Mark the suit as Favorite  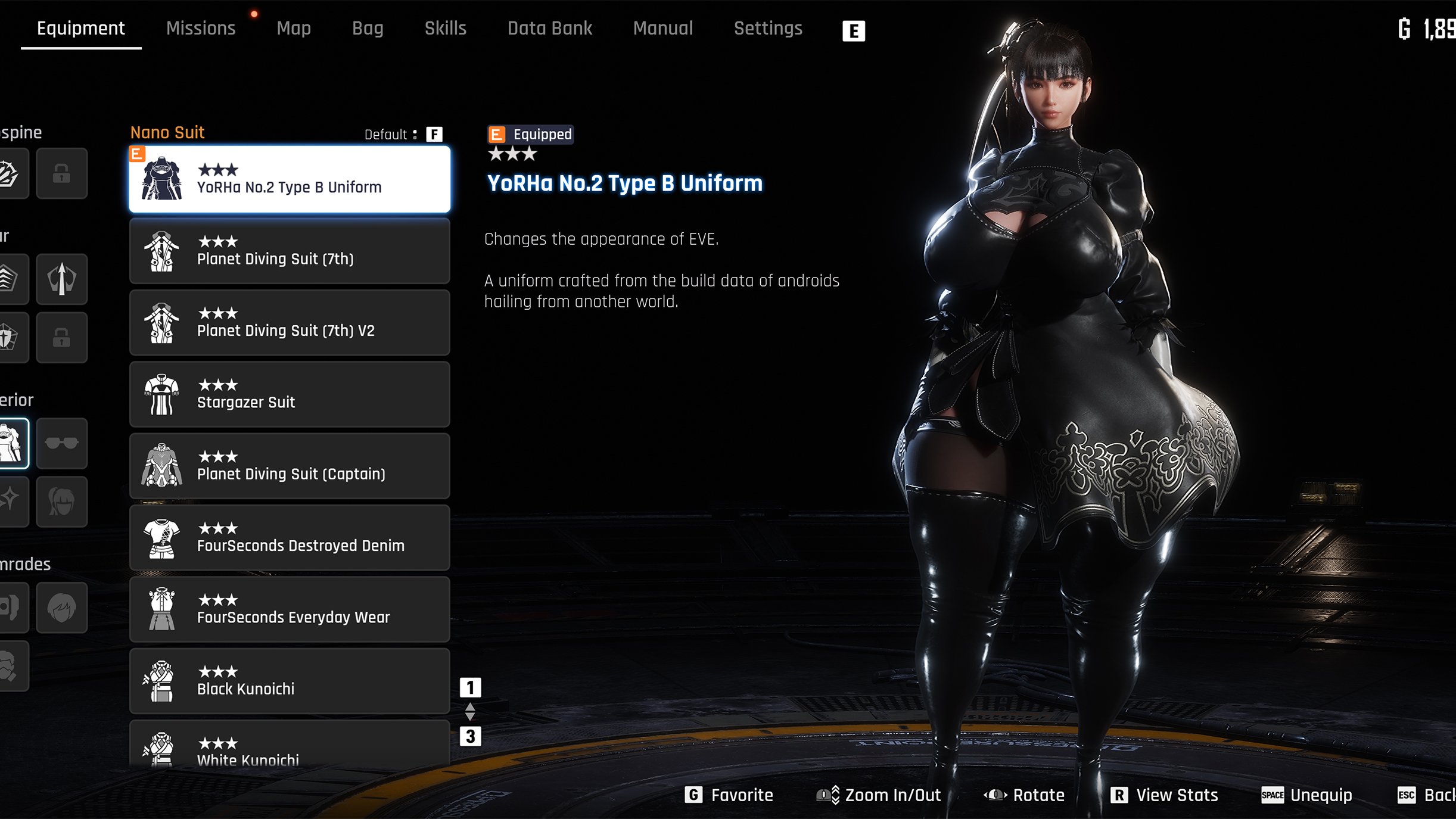point(729,795)
